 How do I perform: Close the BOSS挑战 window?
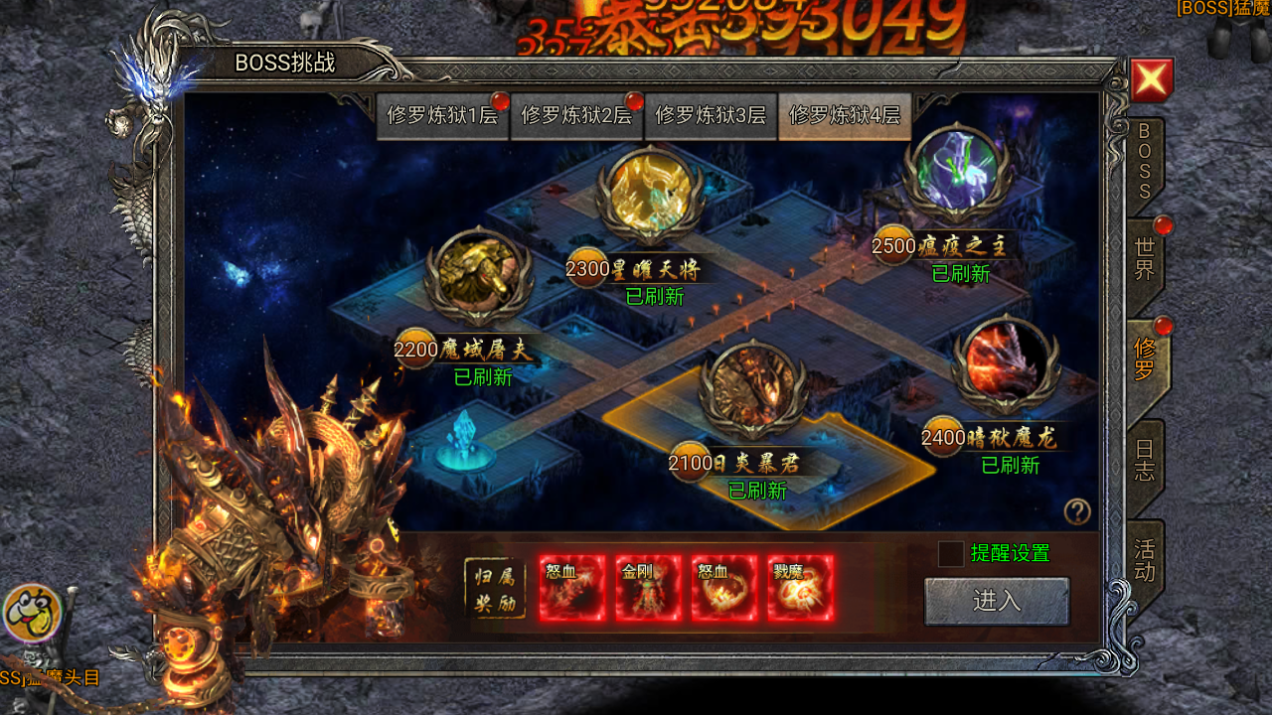coord(1151,80)
